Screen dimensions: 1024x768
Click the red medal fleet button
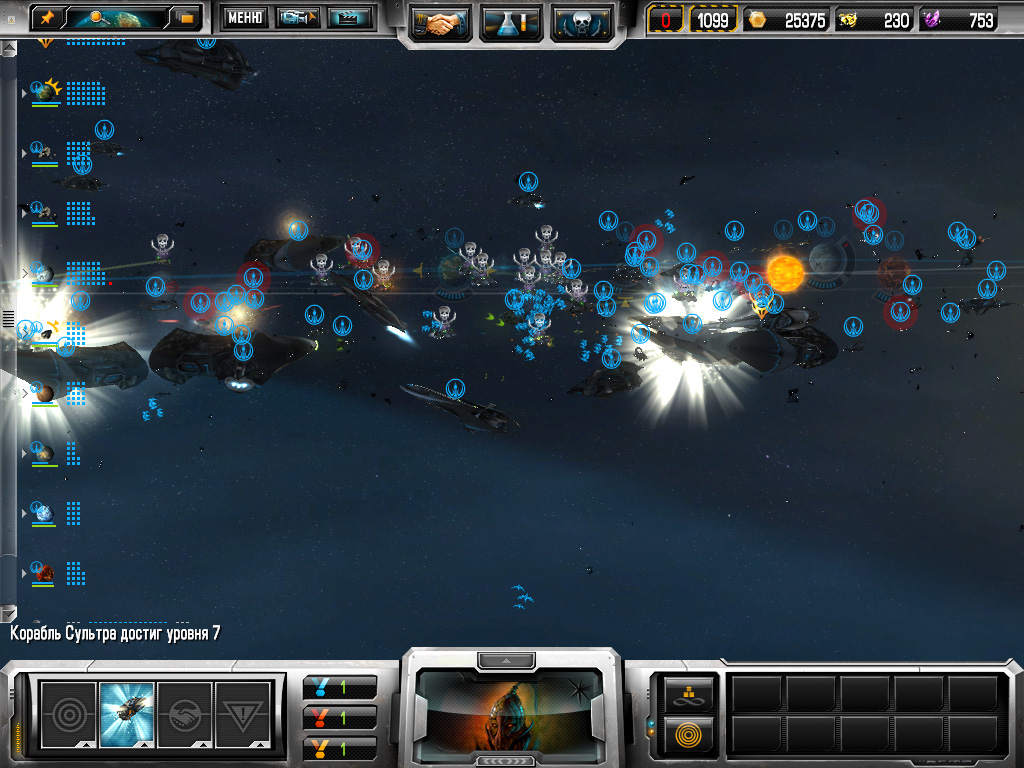click(340, 717)
